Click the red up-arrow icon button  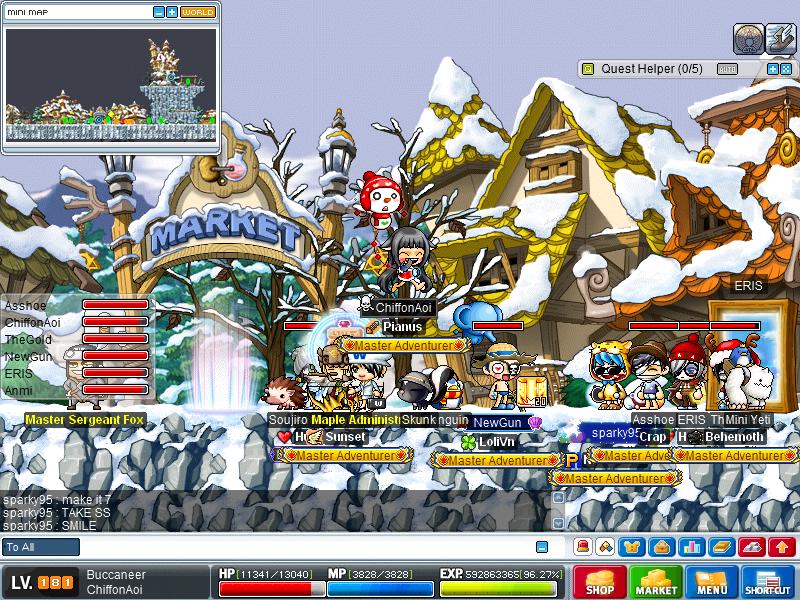point(783,547)
